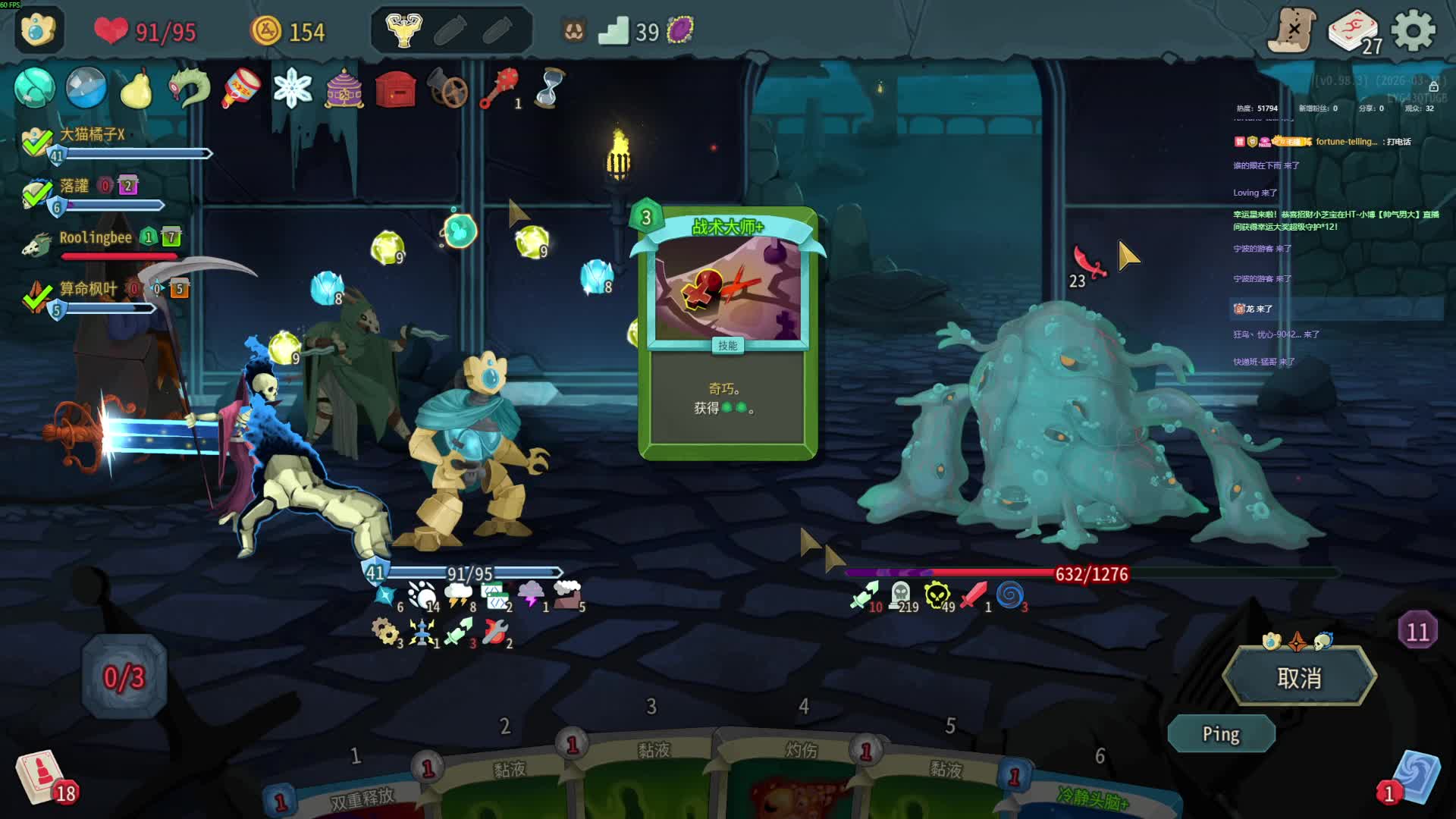The width and height of the screenshot is (1456, 819).
Task: Inspect the snowflake relic
Action: tap(293, 89)
